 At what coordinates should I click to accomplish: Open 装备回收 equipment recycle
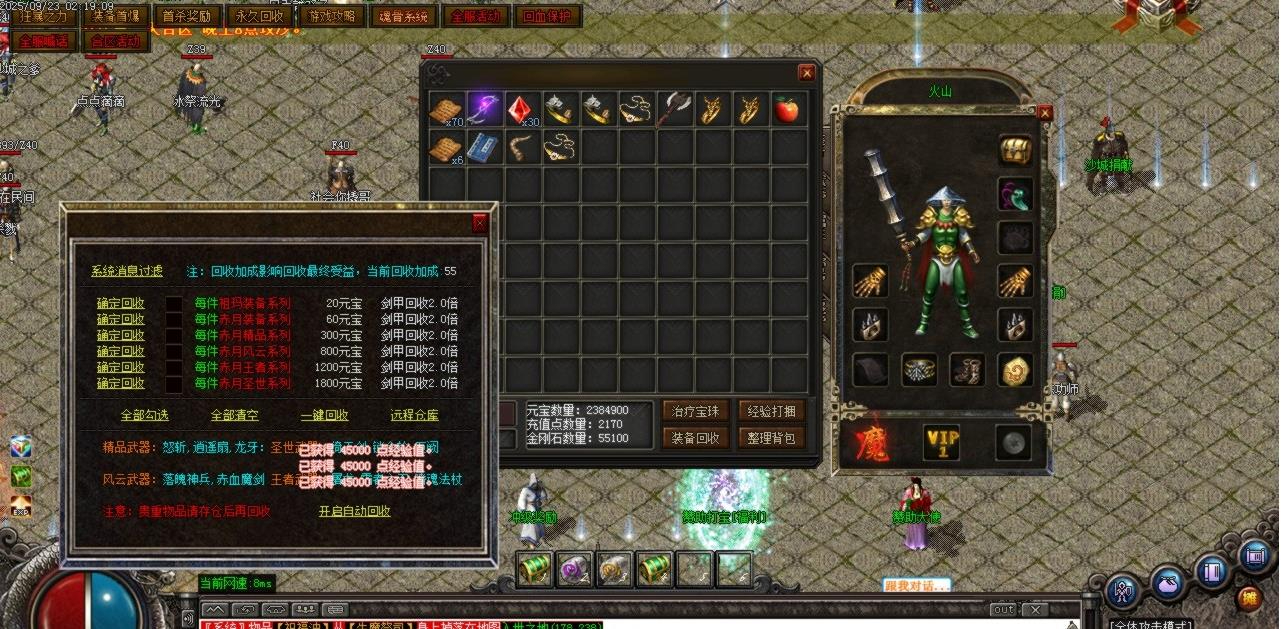pos(695,437)
